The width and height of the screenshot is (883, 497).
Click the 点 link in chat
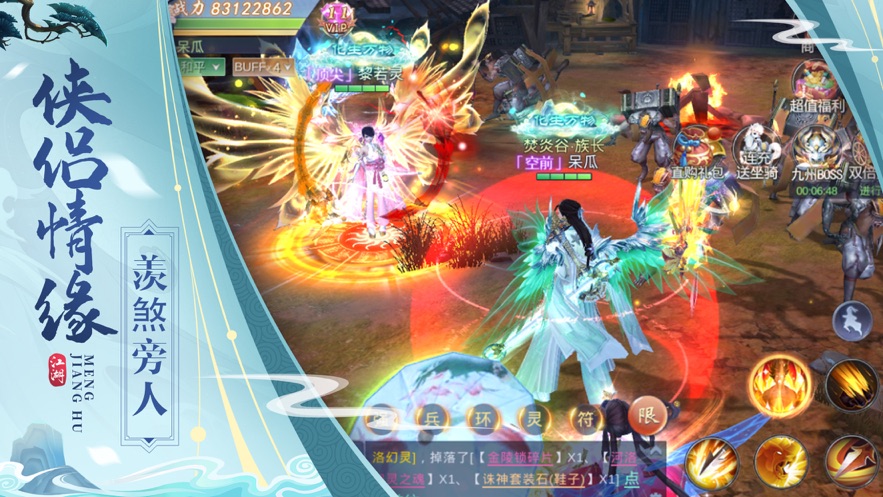[x=631, y=479]
